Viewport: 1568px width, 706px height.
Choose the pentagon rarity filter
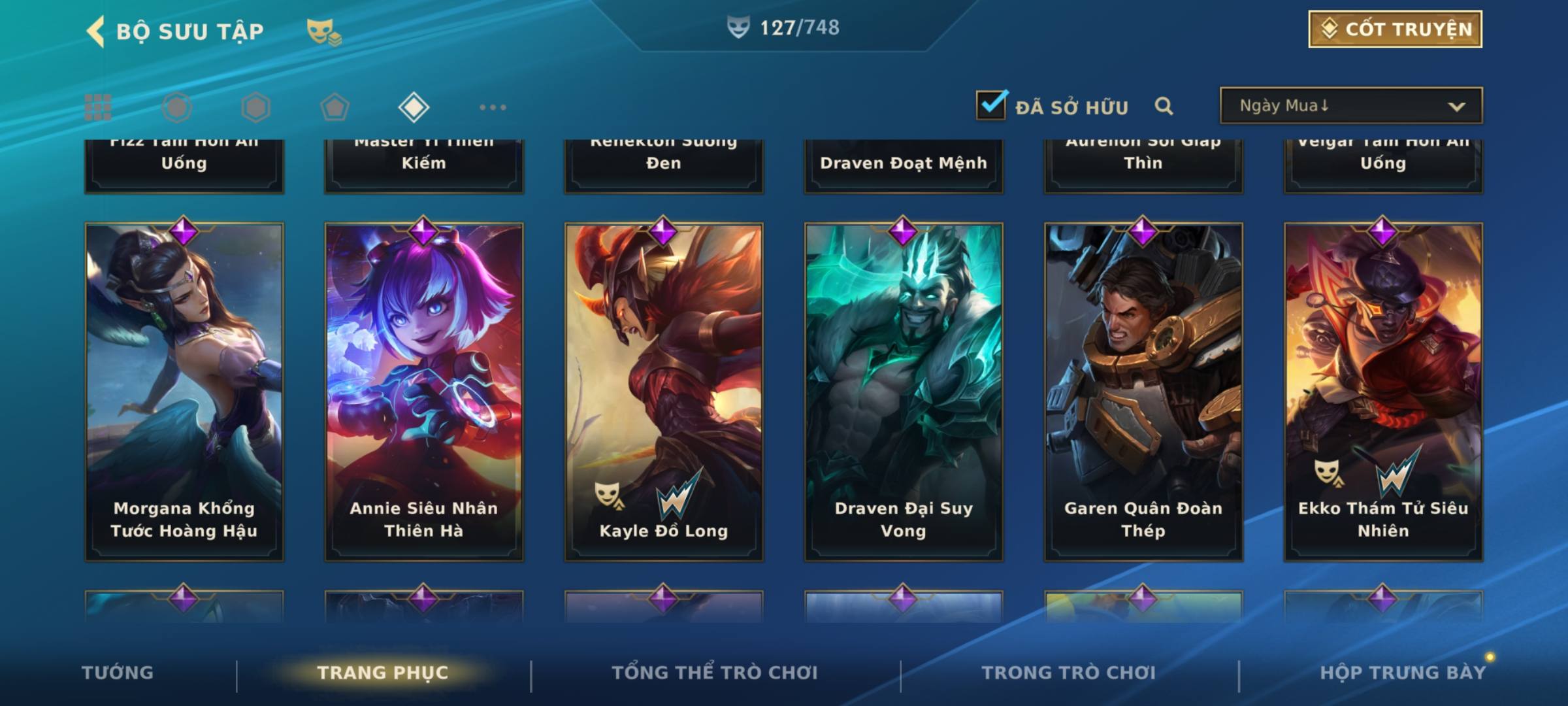[x=335, y=107]
